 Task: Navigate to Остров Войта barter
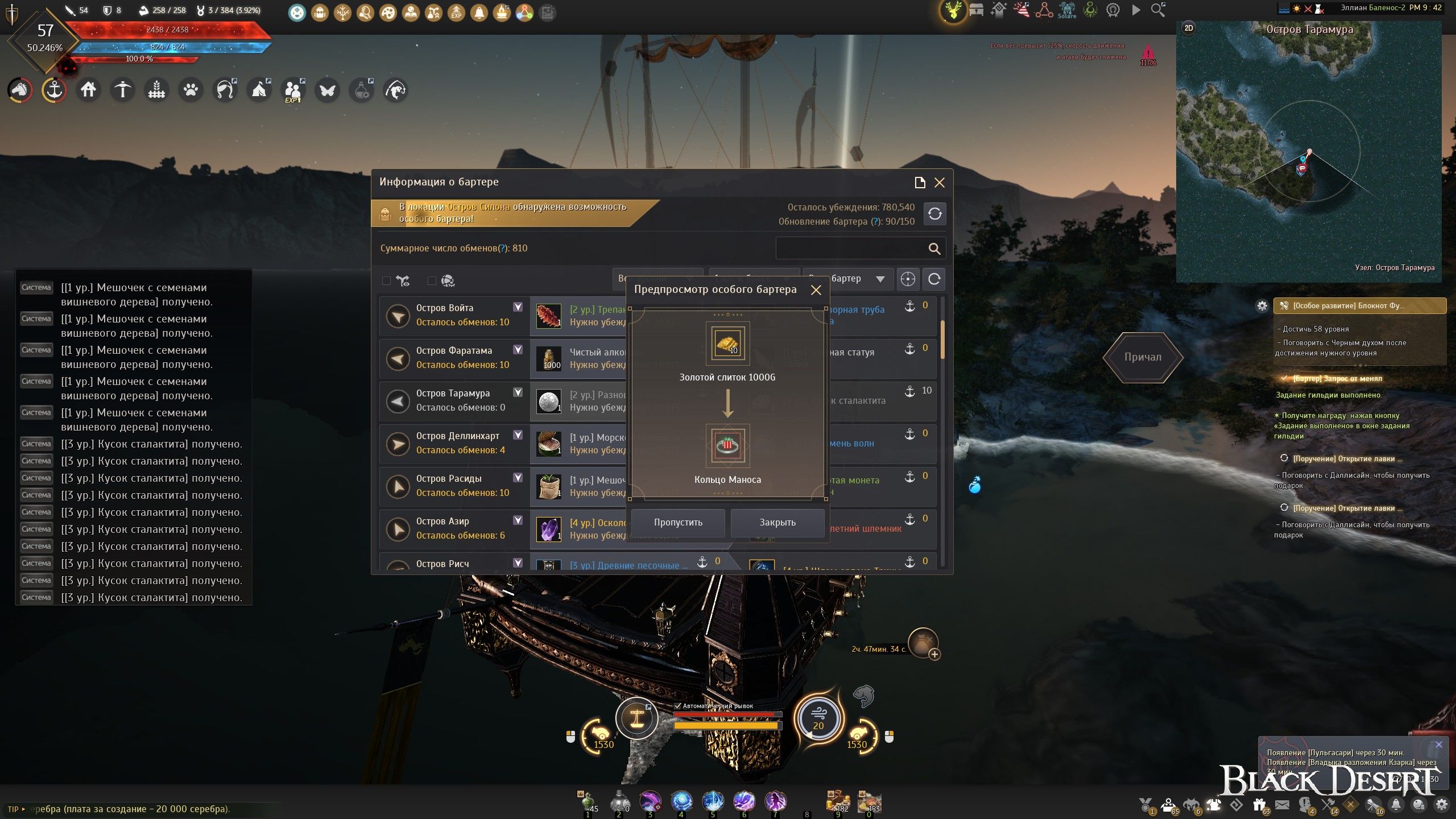pyautogui.click(x=398, y=316)
